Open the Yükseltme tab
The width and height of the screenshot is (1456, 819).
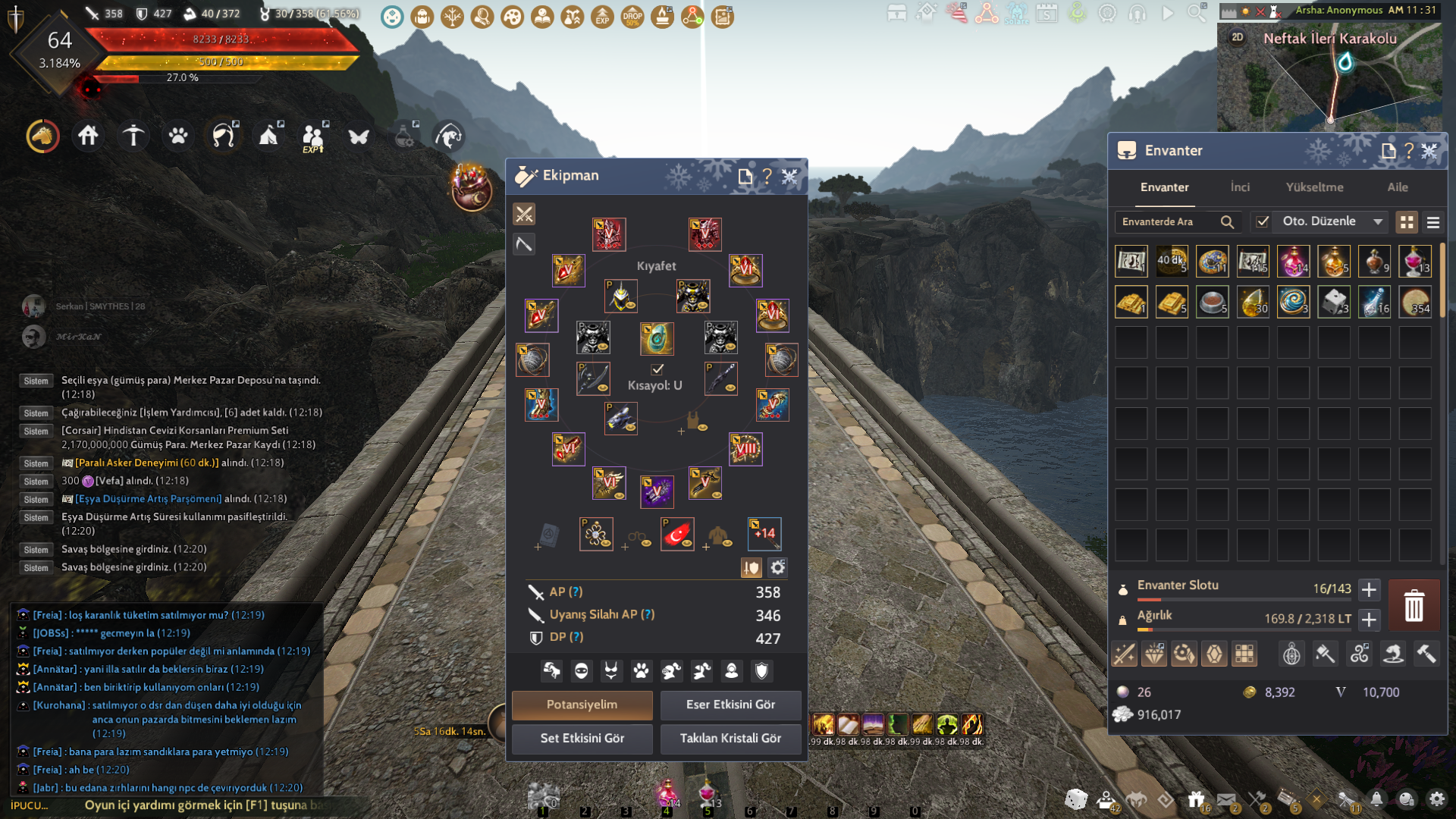pos(1314,187)
